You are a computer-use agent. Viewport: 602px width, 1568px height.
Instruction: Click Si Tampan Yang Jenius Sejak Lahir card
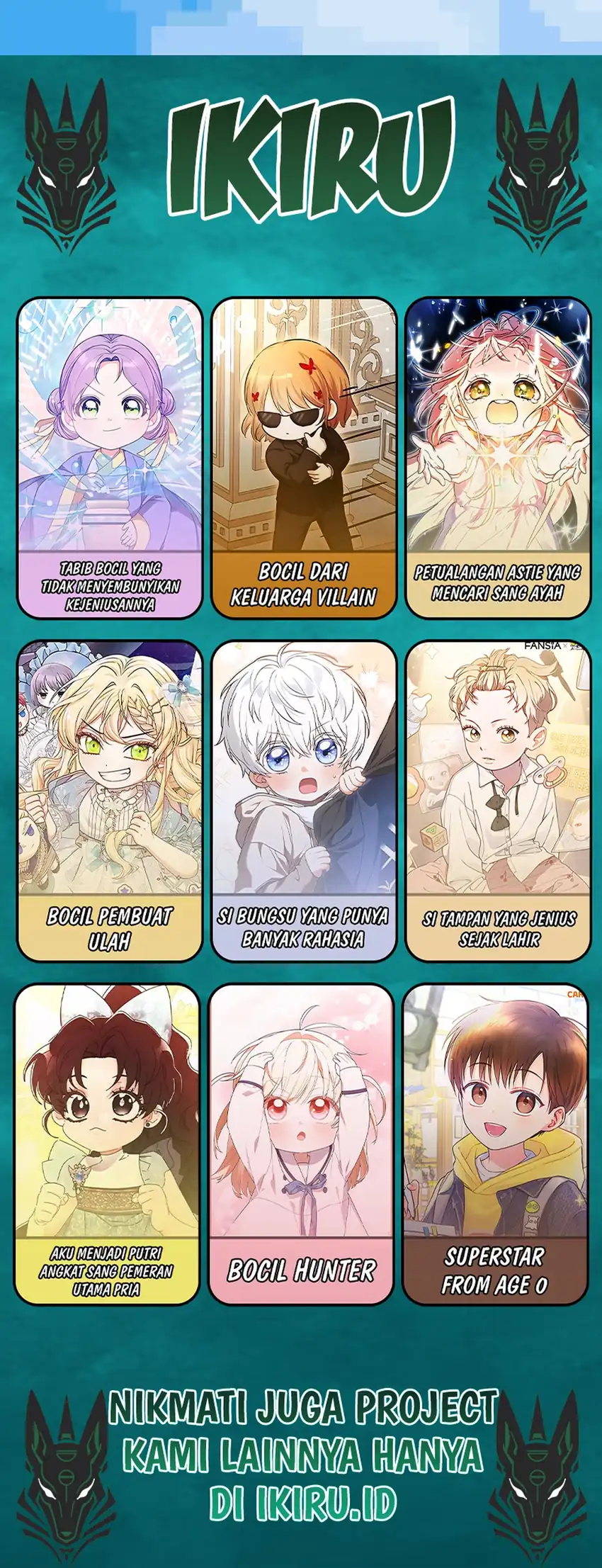[x=498, y=801]
